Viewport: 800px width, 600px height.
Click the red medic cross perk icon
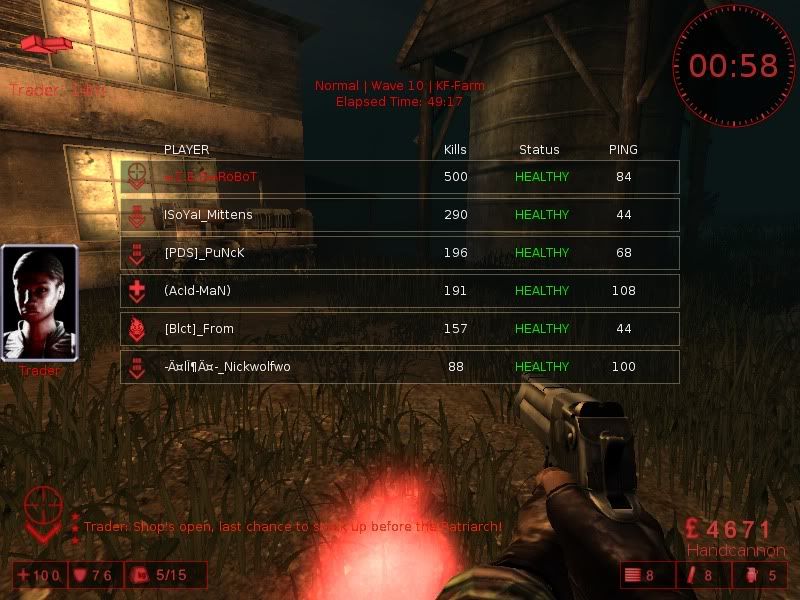coord(136,291)
